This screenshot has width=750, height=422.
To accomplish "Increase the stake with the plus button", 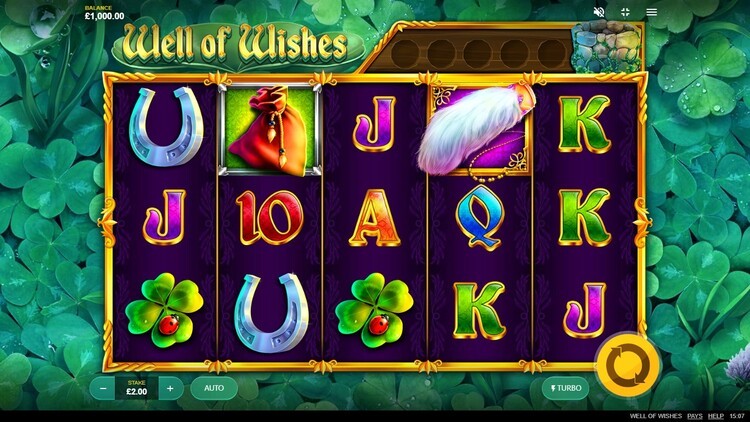I will (170, 388).
